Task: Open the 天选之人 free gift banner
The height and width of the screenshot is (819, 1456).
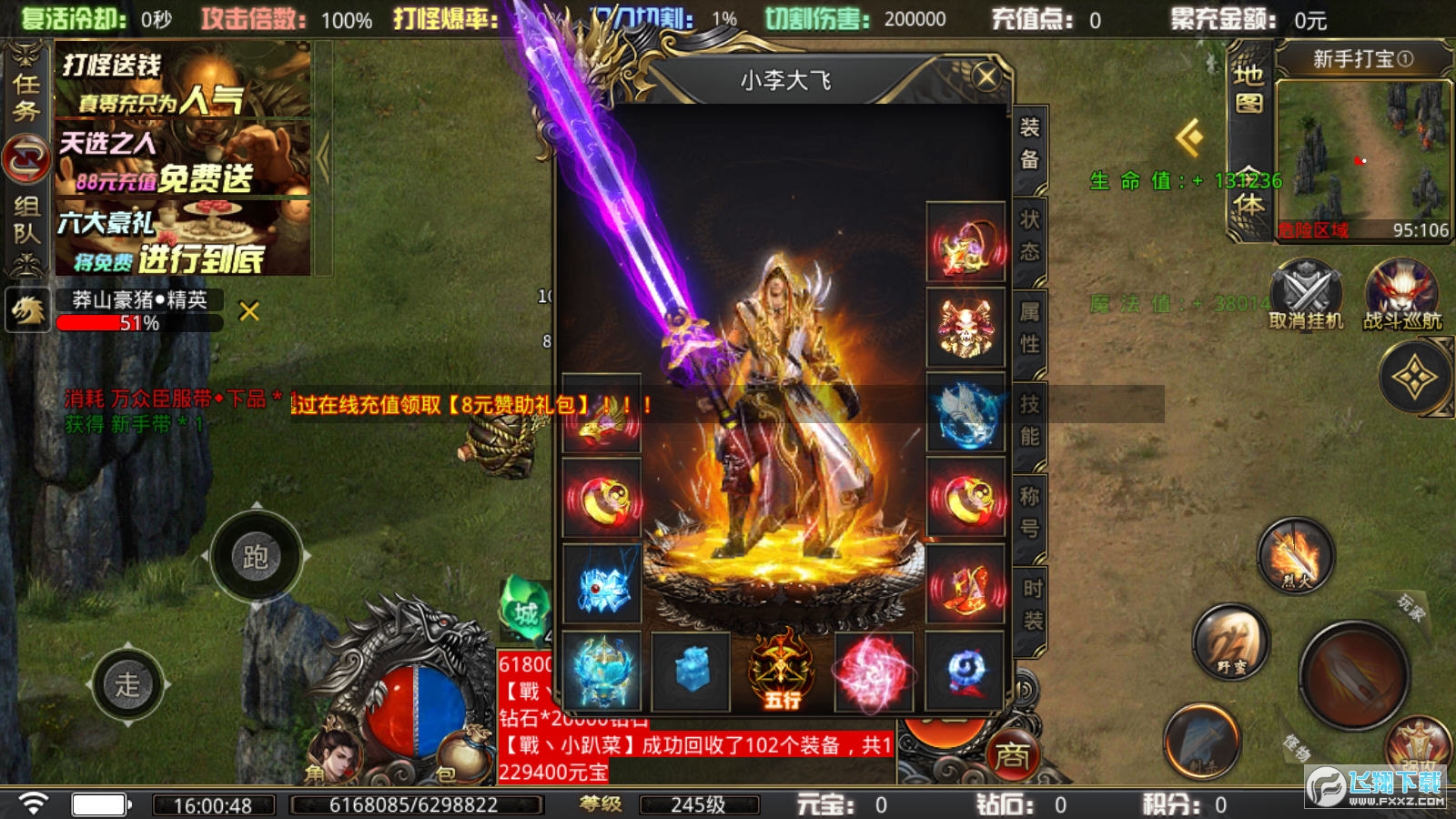Action: [182, 161]
